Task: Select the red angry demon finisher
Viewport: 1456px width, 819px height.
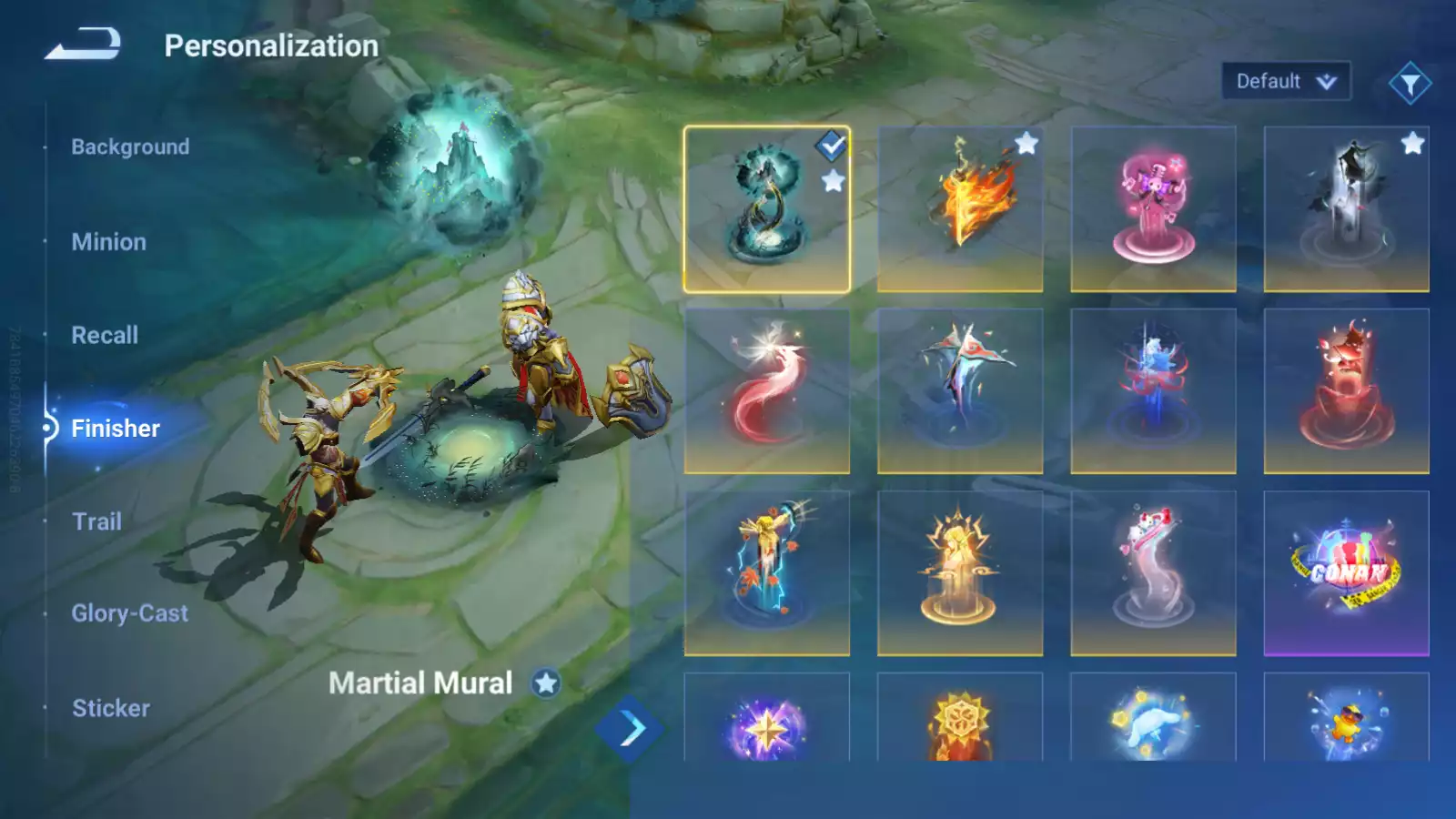Action: click(1346, 391)
